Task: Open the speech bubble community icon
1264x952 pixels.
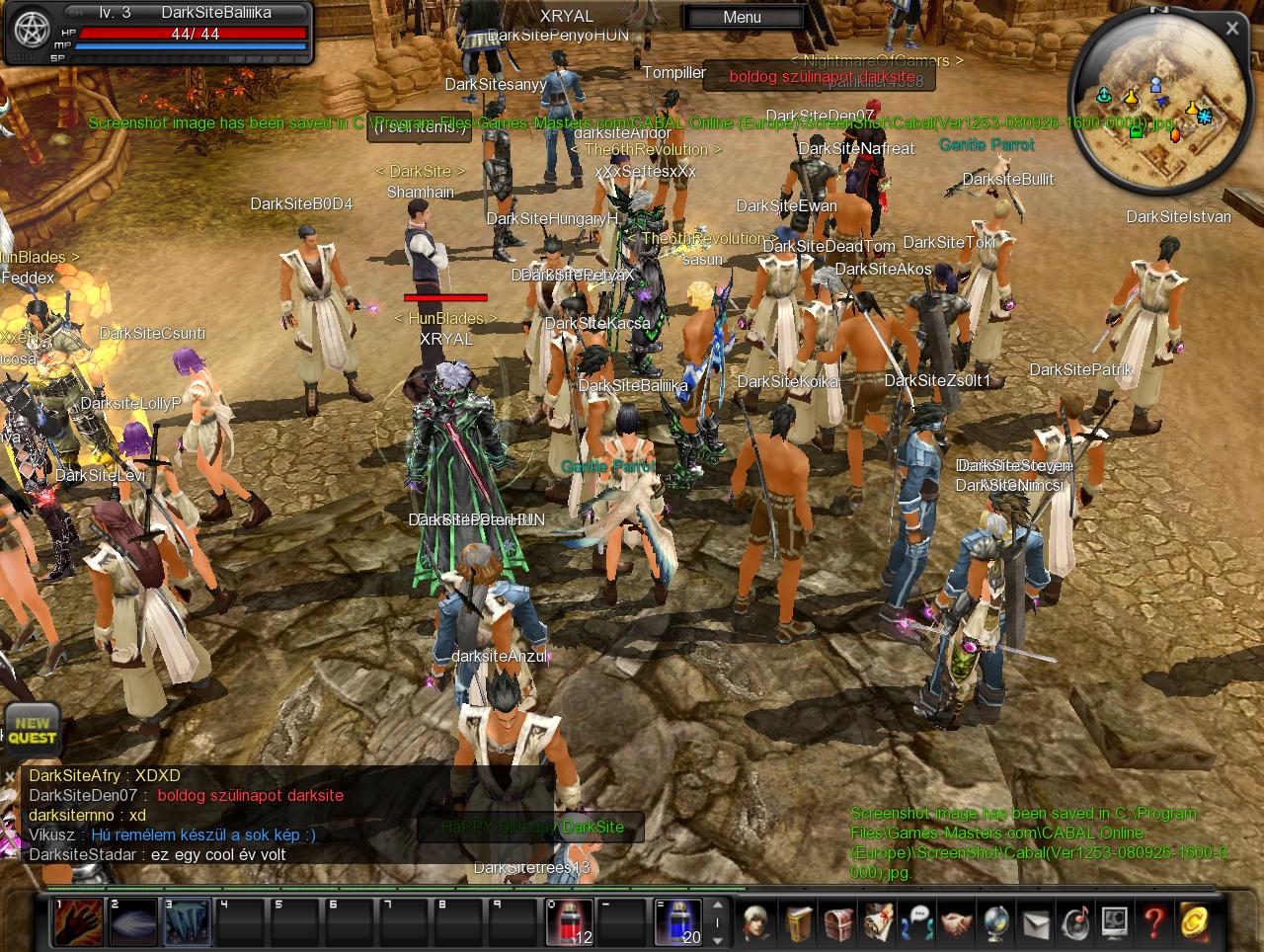Action: click(x=917, y=922)
